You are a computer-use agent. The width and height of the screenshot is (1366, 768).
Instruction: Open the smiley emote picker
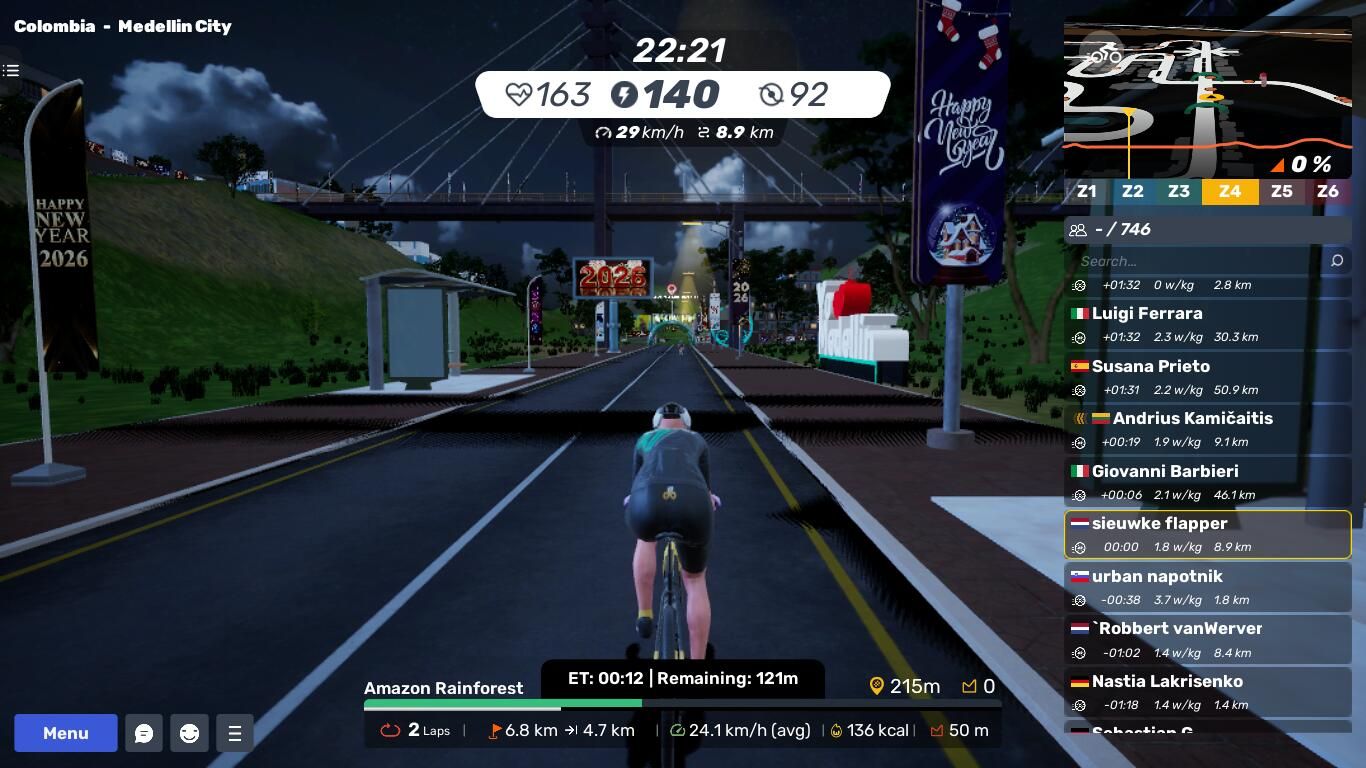point(189,733)
